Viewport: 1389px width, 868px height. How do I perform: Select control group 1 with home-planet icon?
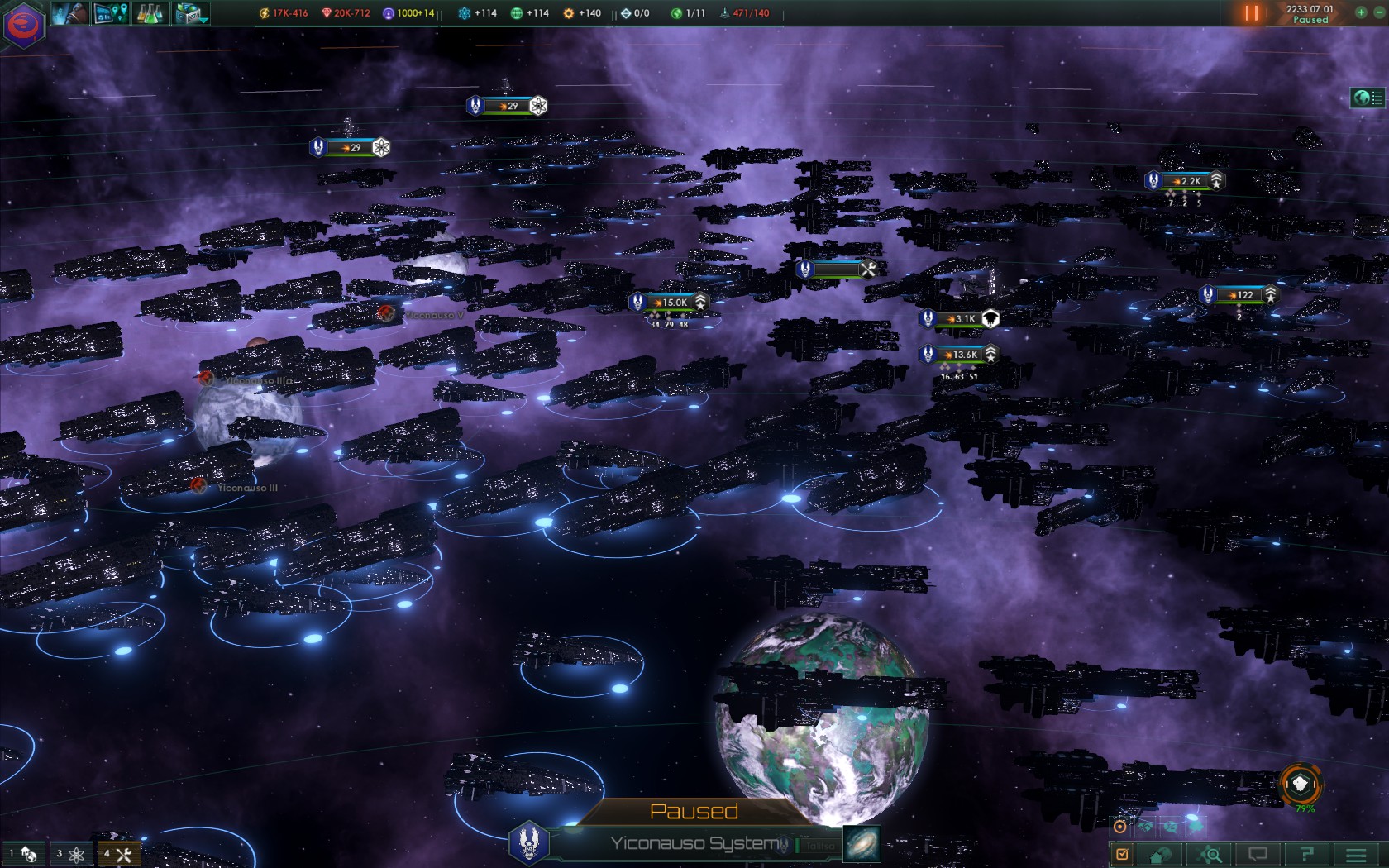point(23,854)
